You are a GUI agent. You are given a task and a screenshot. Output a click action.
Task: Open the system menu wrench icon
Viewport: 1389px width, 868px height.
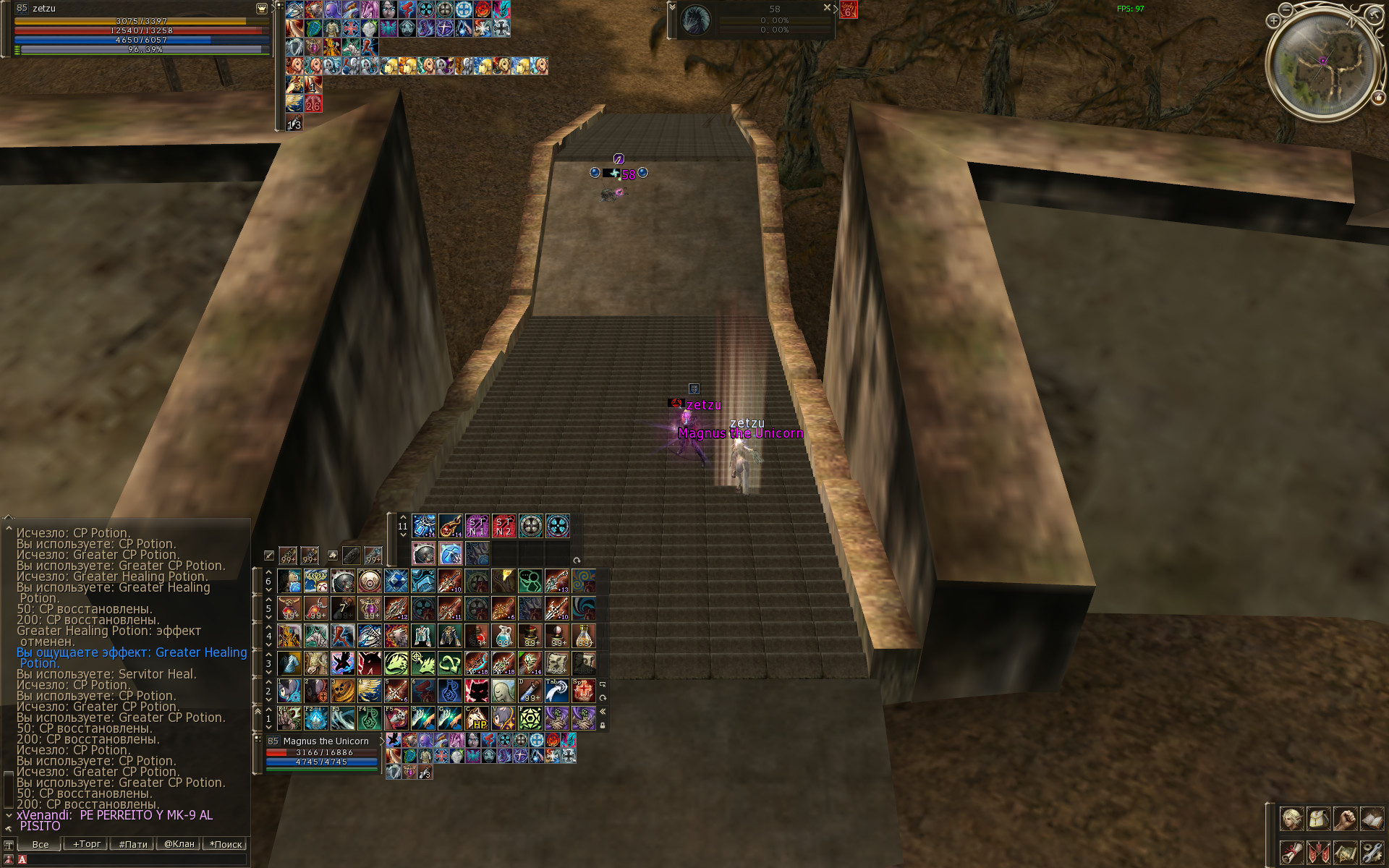[x=1372, y=852]
